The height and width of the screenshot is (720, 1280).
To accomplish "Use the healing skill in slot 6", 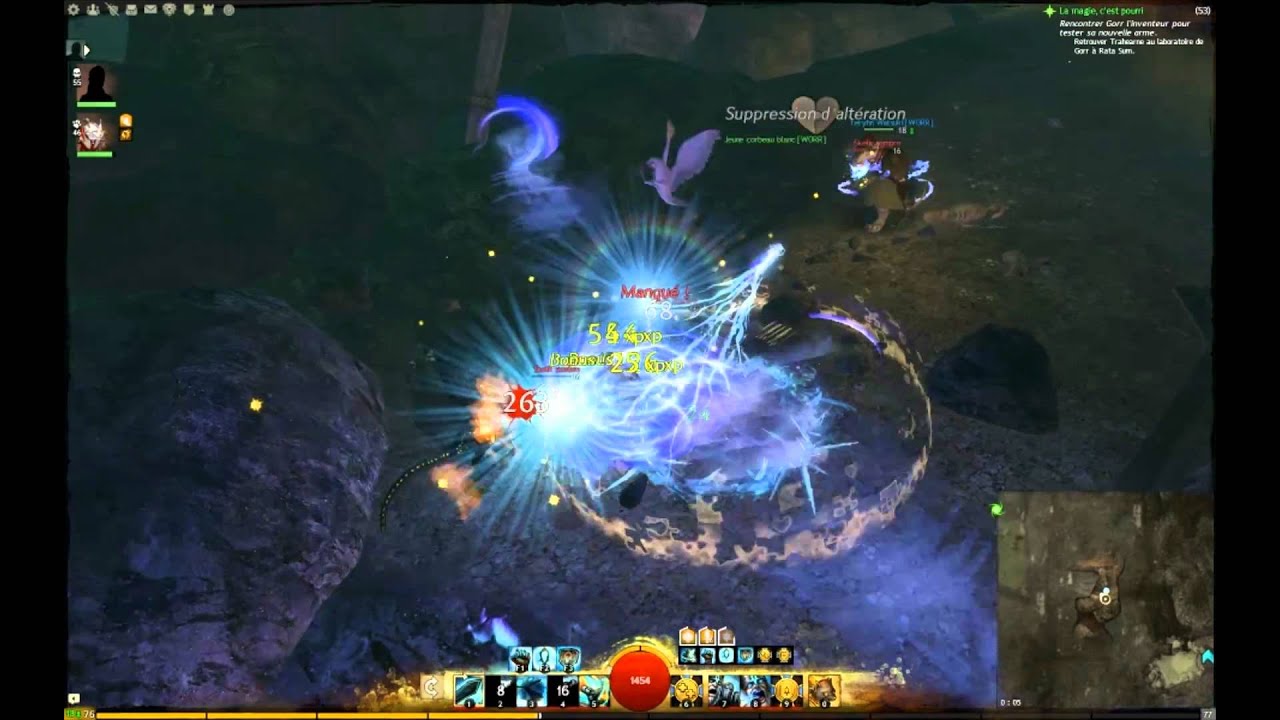I will (x=686, y=689).
